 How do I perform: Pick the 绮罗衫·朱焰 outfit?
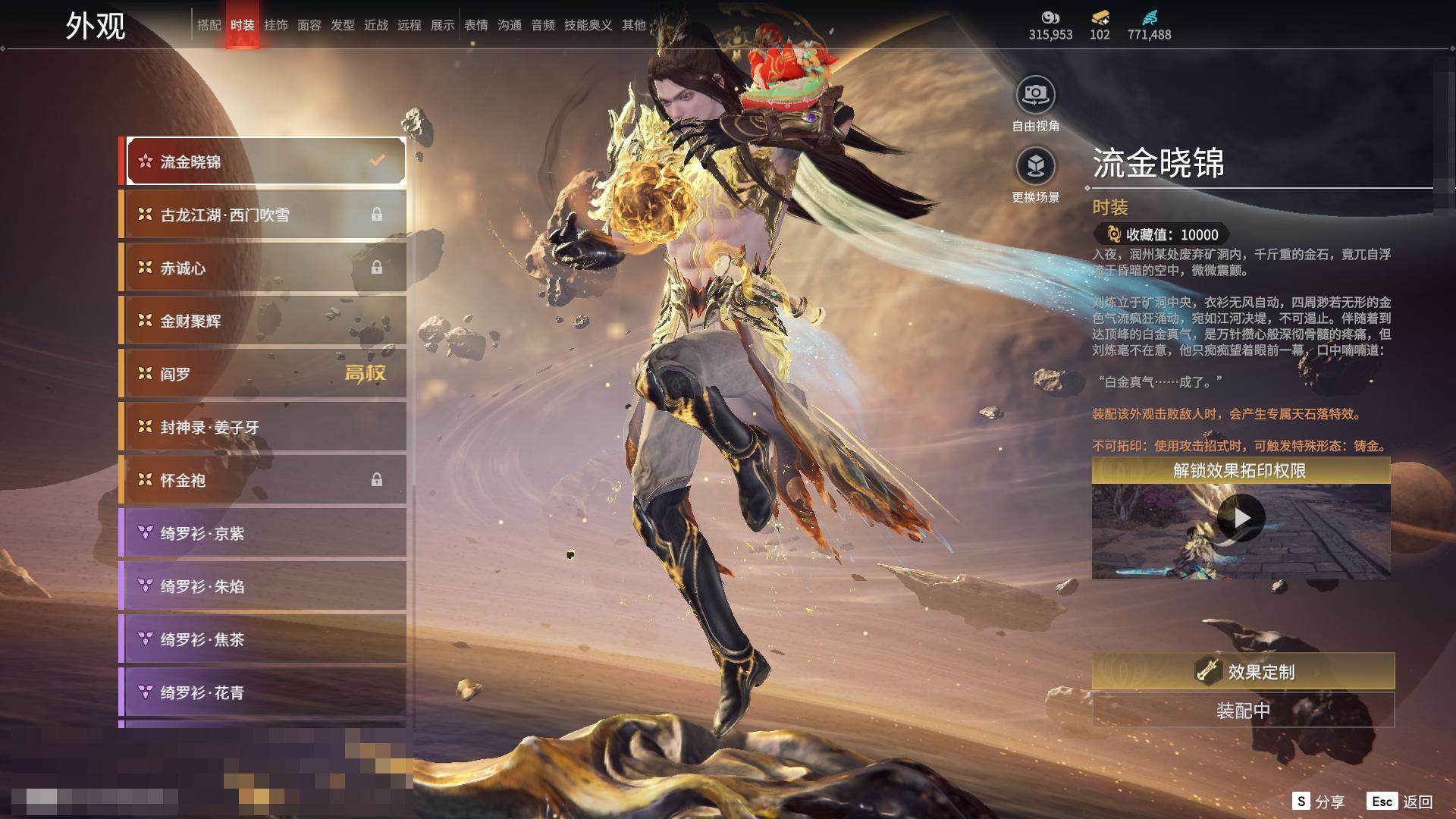262,586
